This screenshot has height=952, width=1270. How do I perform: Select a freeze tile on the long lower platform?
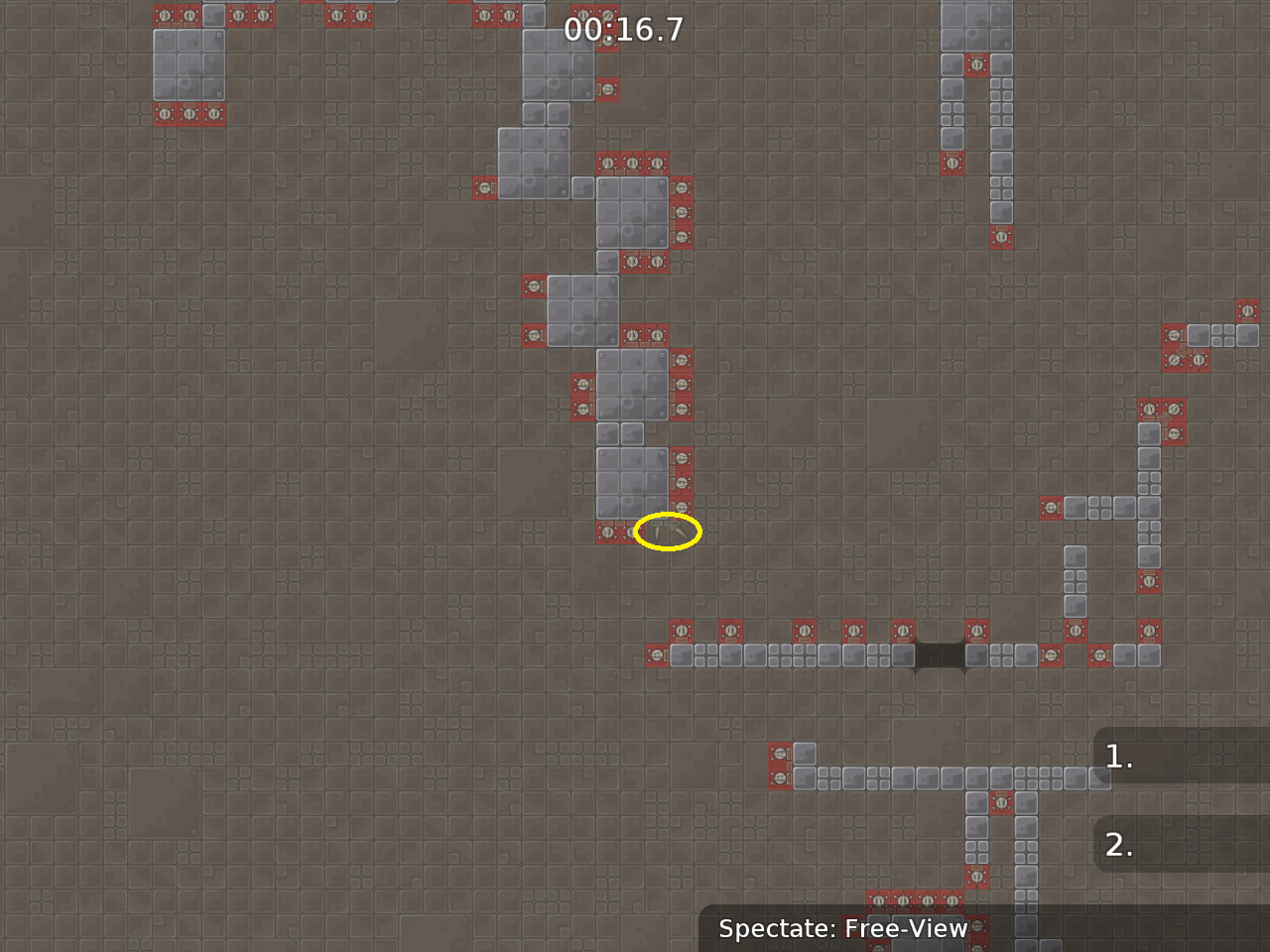pos(804,631)
